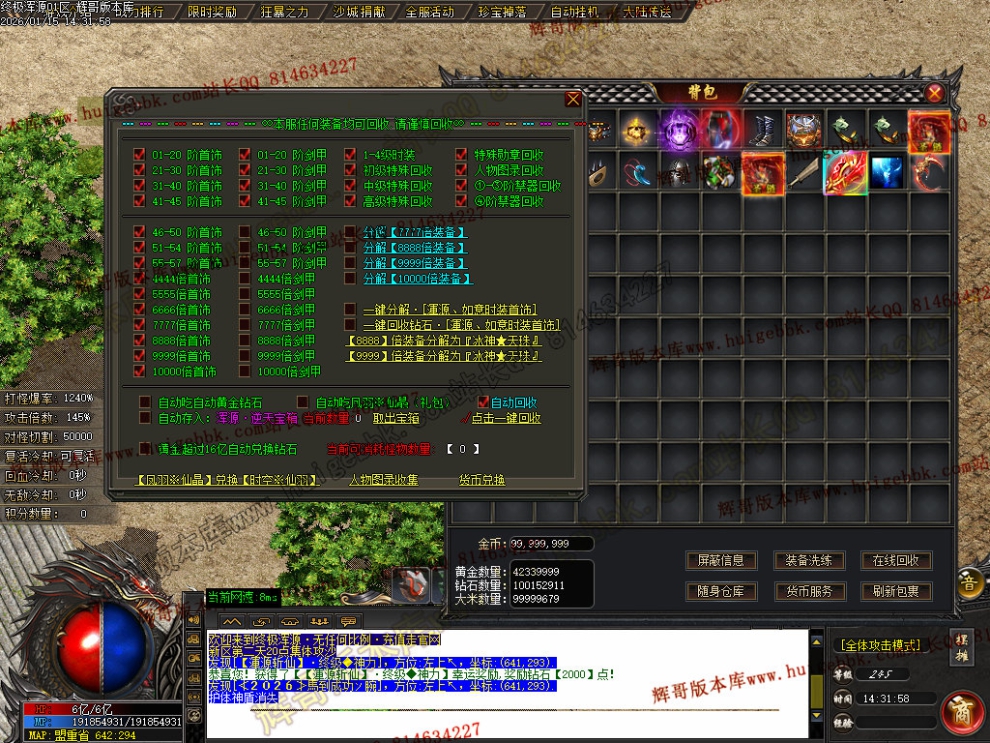Open the 限时奖励 top menu

(212, 12)
